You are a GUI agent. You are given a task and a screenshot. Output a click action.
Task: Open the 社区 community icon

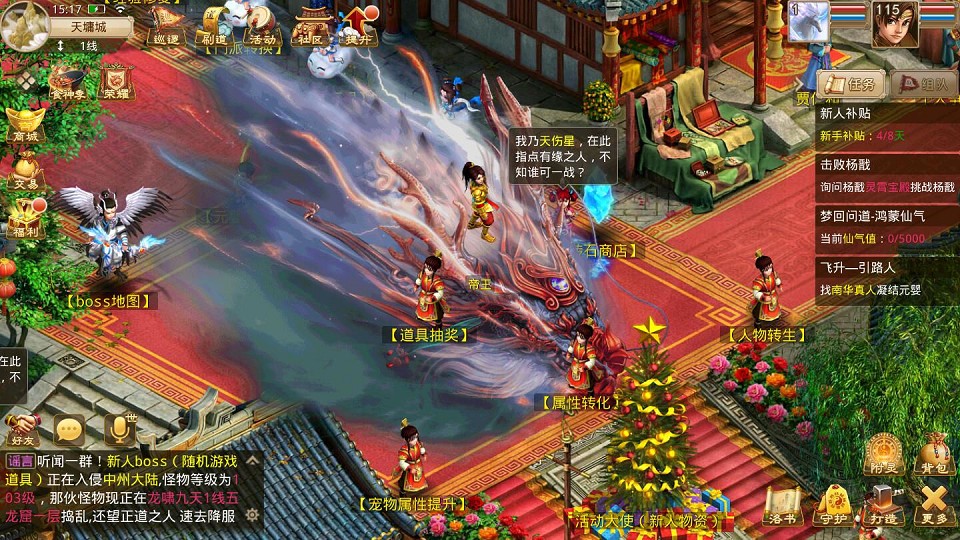[x=309, y=26]
